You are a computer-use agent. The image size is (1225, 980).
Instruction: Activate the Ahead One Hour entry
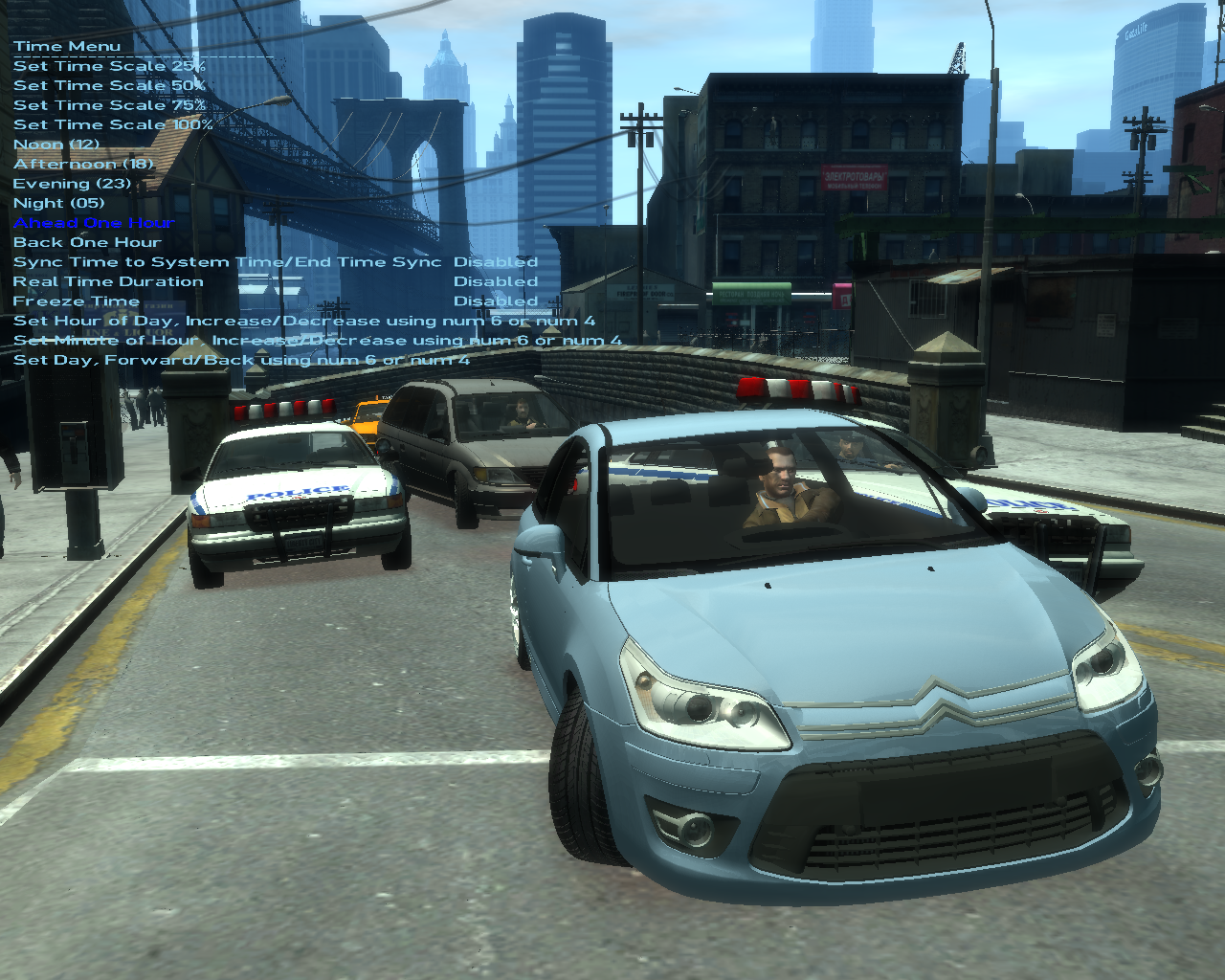94,223
